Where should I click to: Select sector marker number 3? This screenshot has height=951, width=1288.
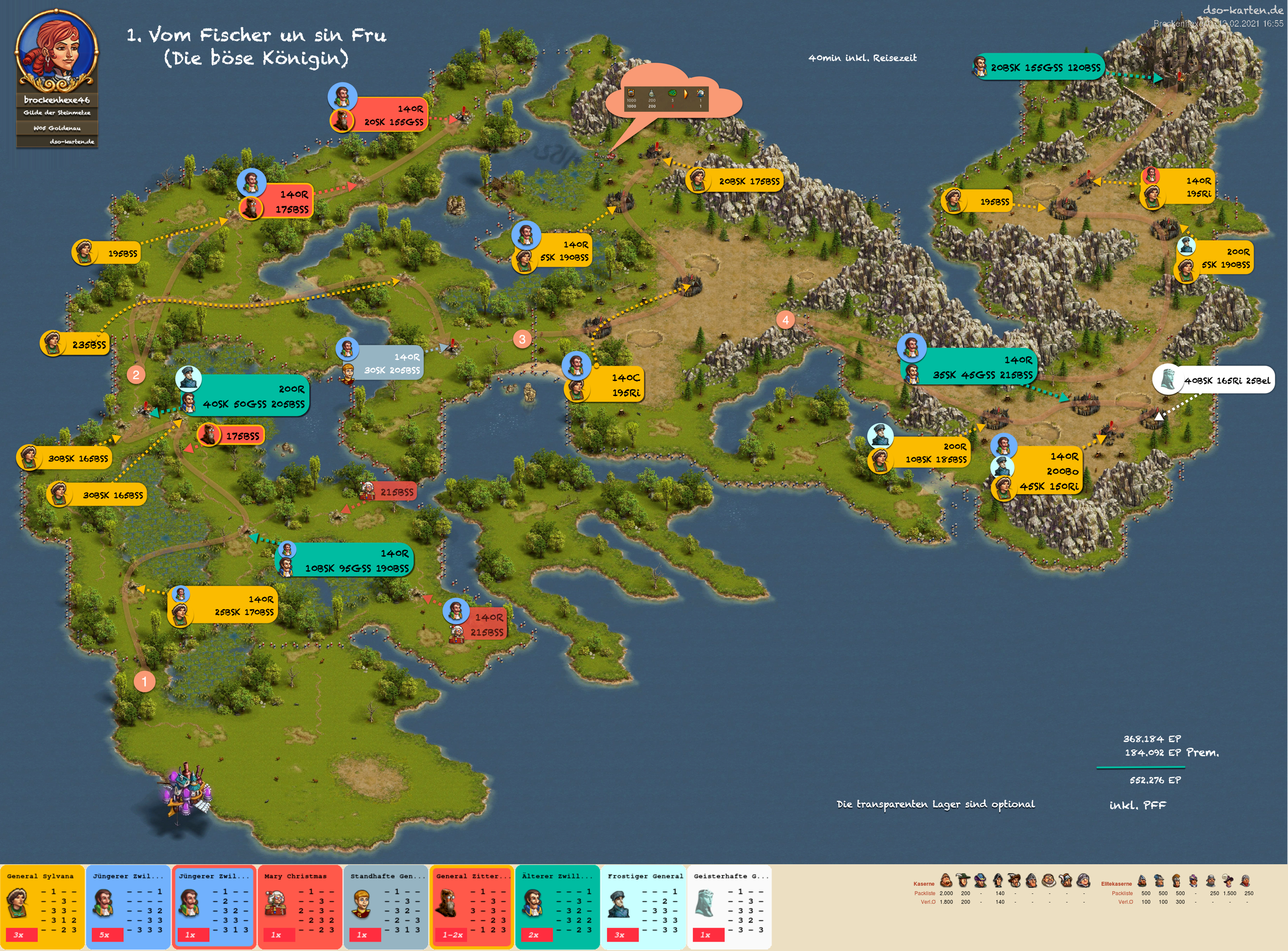pyautogui.click(x=522, y=339)
